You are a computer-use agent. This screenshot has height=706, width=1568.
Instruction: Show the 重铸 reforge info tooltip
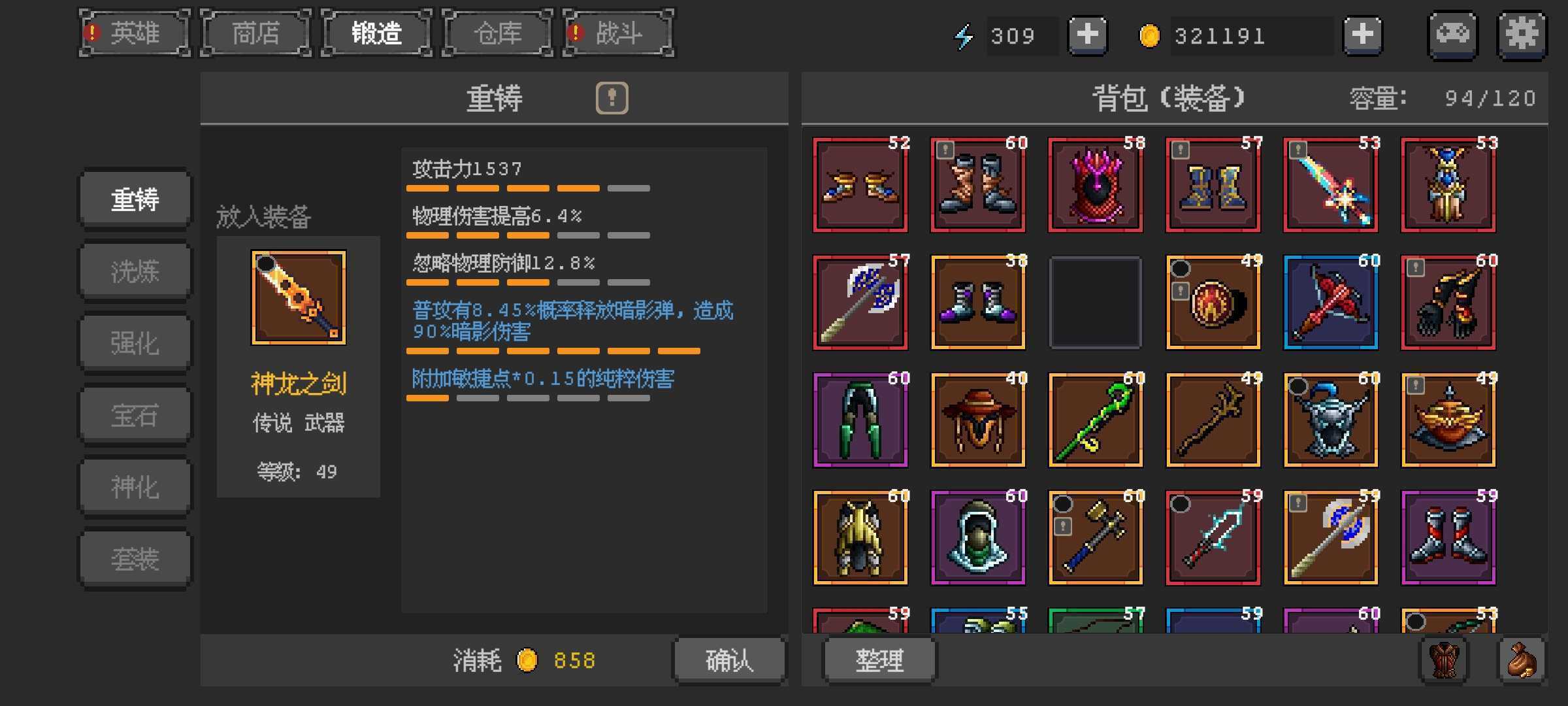pyautogui.click(x=612, y=98)
